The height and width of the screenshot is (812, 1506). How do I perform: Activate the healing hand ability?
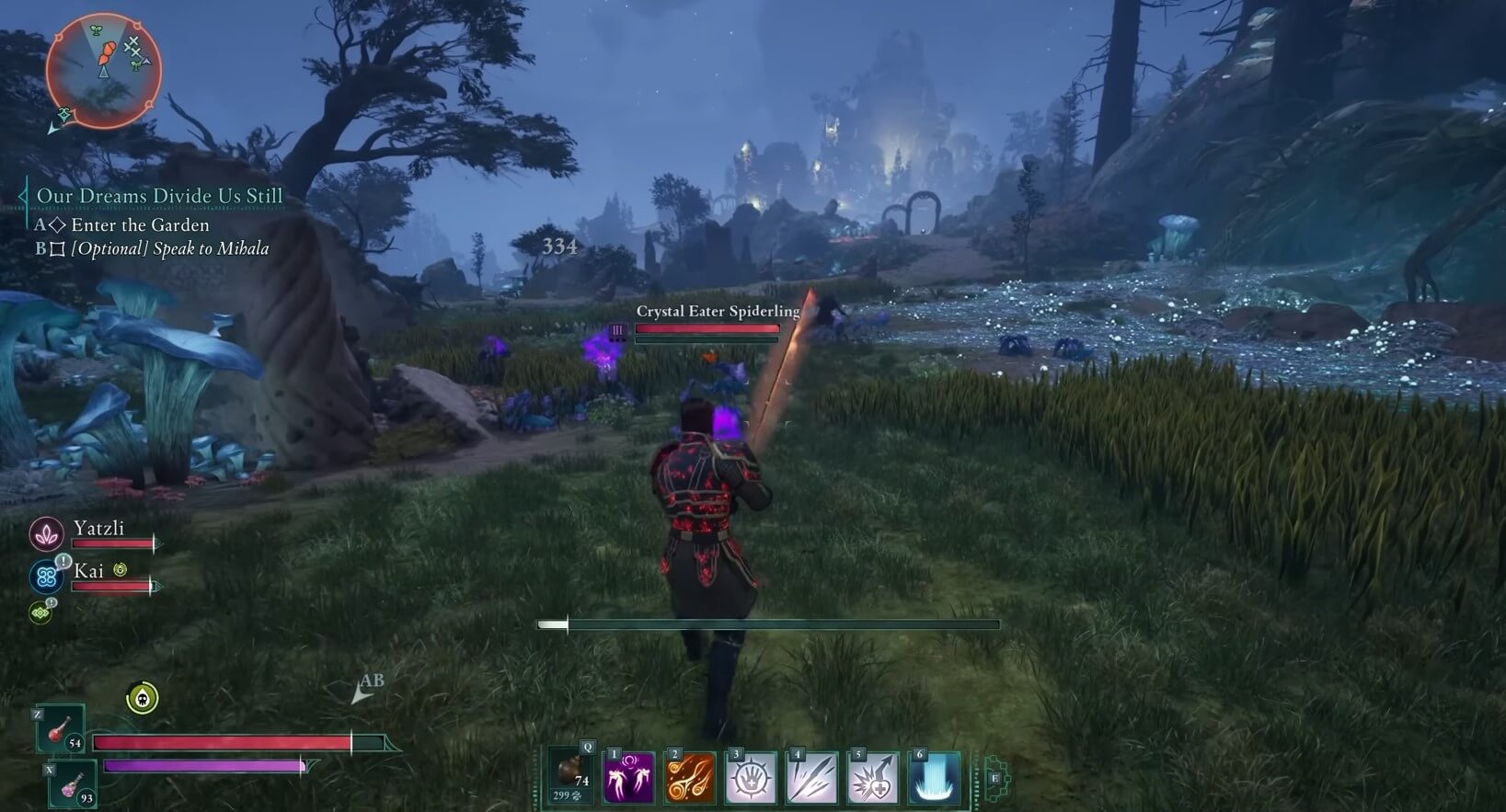(751, 777)
